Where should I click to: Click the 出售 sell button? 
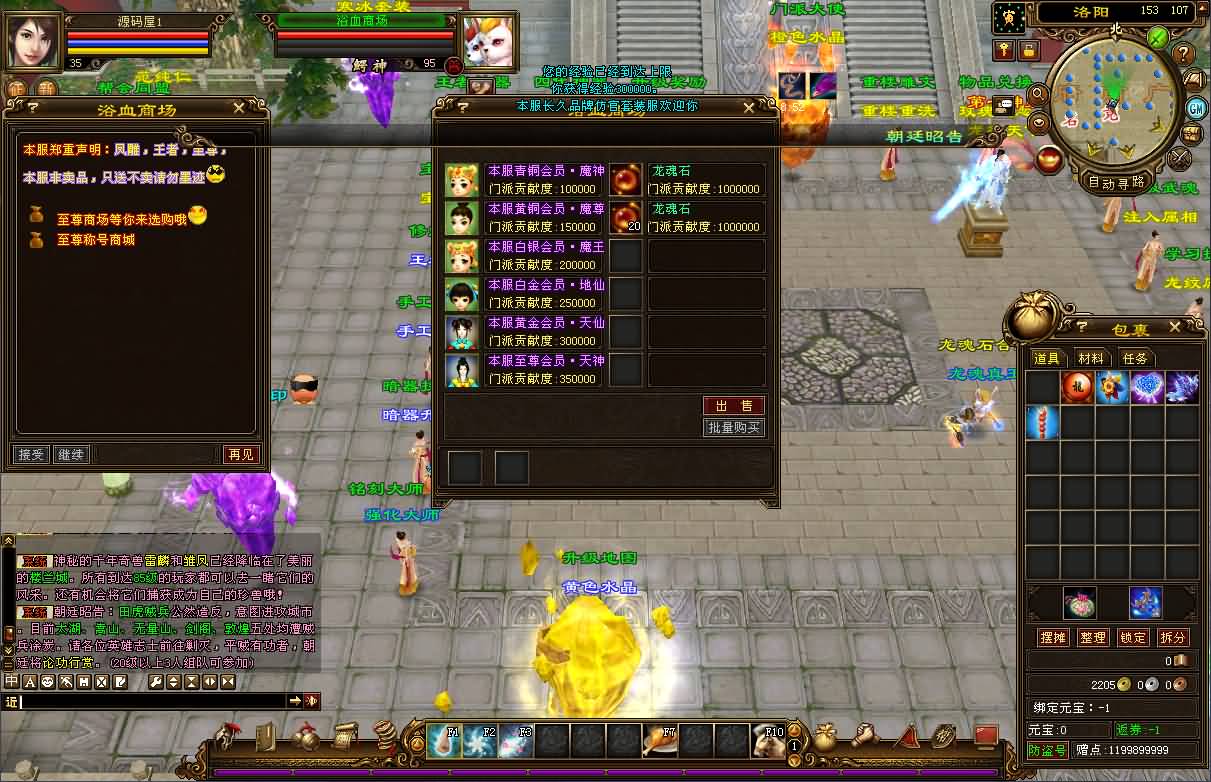tap(734, 405)
